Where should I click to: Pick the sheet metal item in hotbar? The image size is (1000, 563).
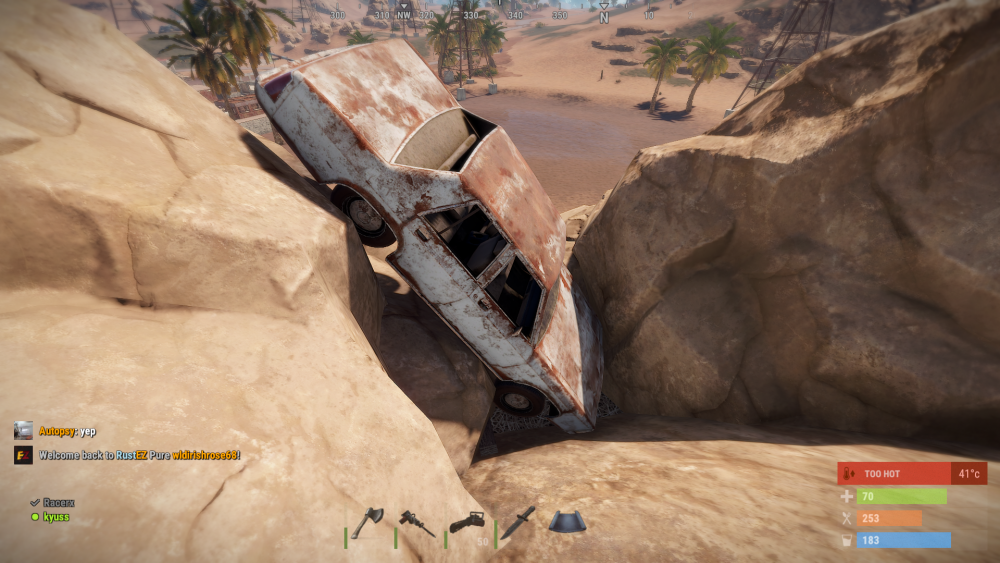[x=567, y=521]
